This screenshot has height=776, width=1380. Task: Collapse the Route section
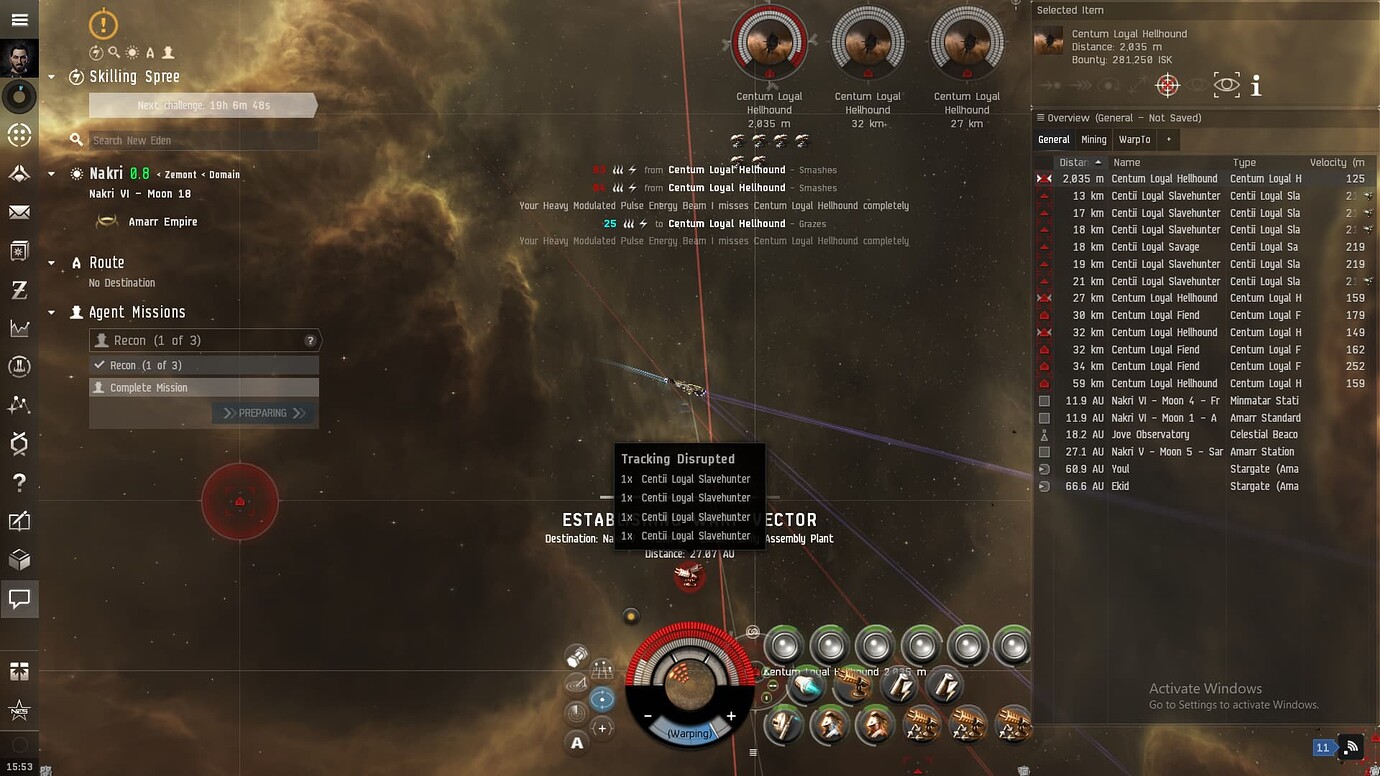[x=52, y=262]
